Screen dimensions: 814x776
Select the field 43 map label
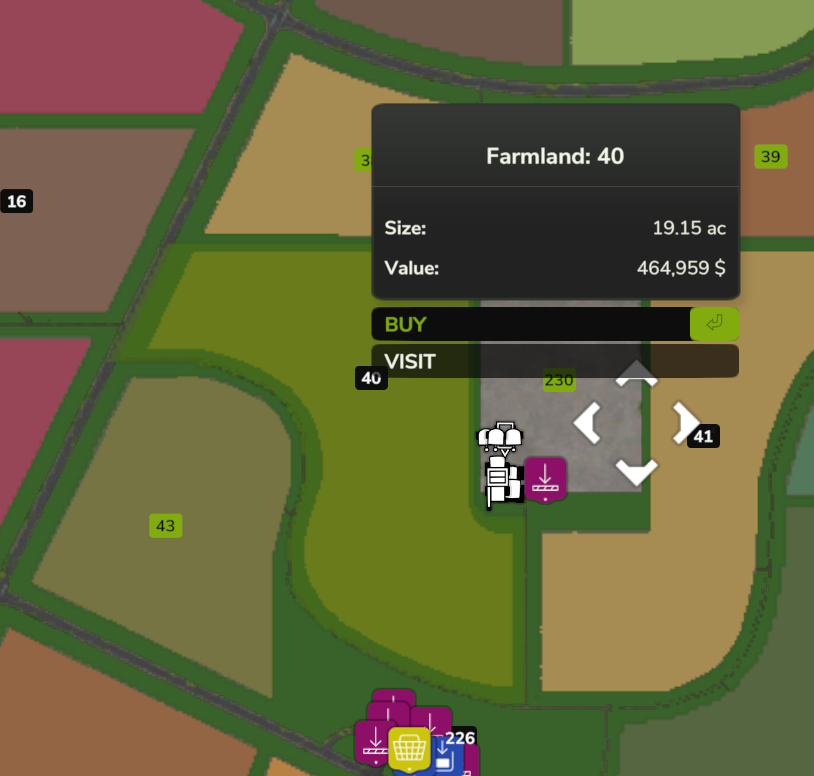click(165, 525)
